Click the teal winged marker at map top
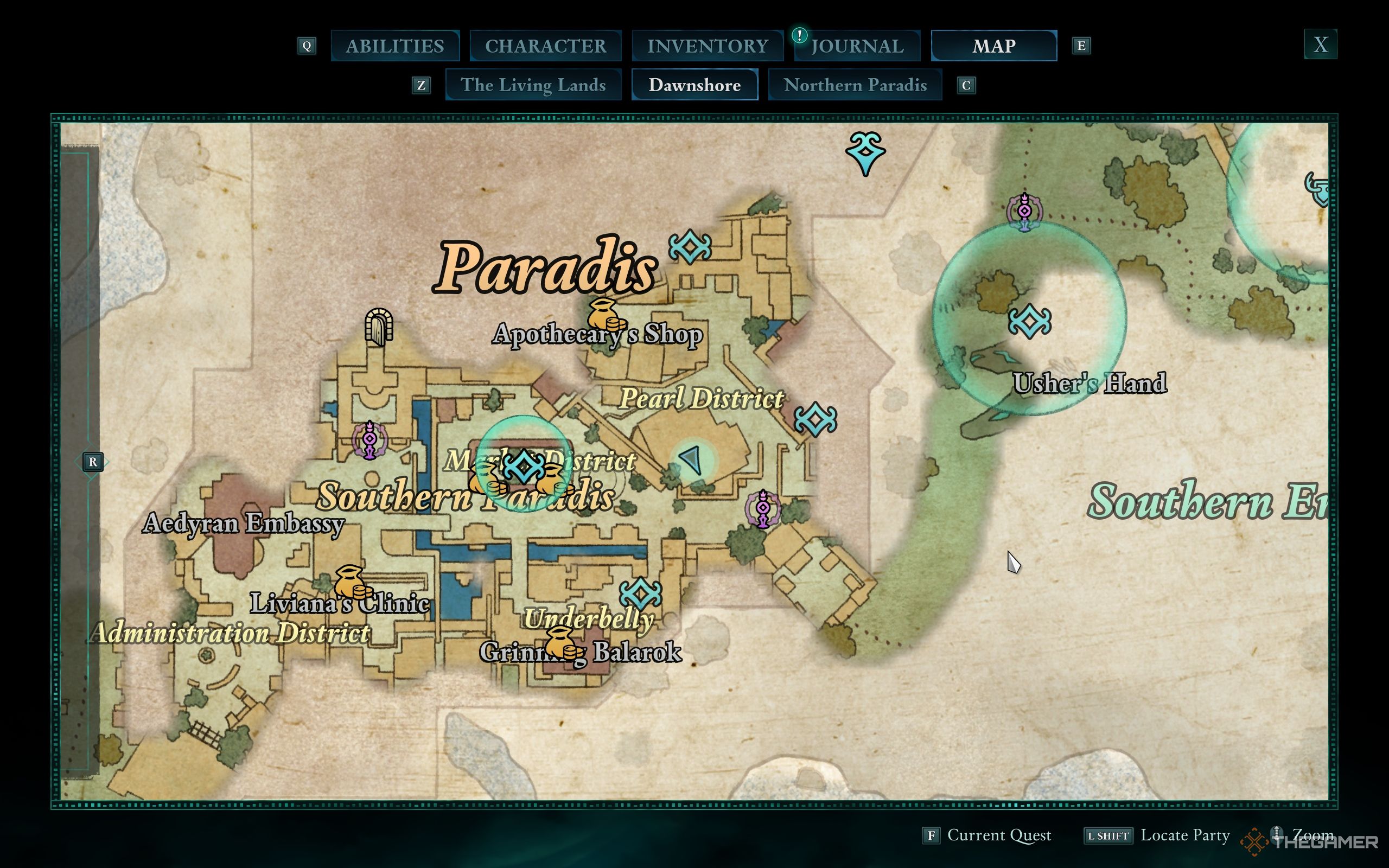1389x868 pixels. pos(865,151)
